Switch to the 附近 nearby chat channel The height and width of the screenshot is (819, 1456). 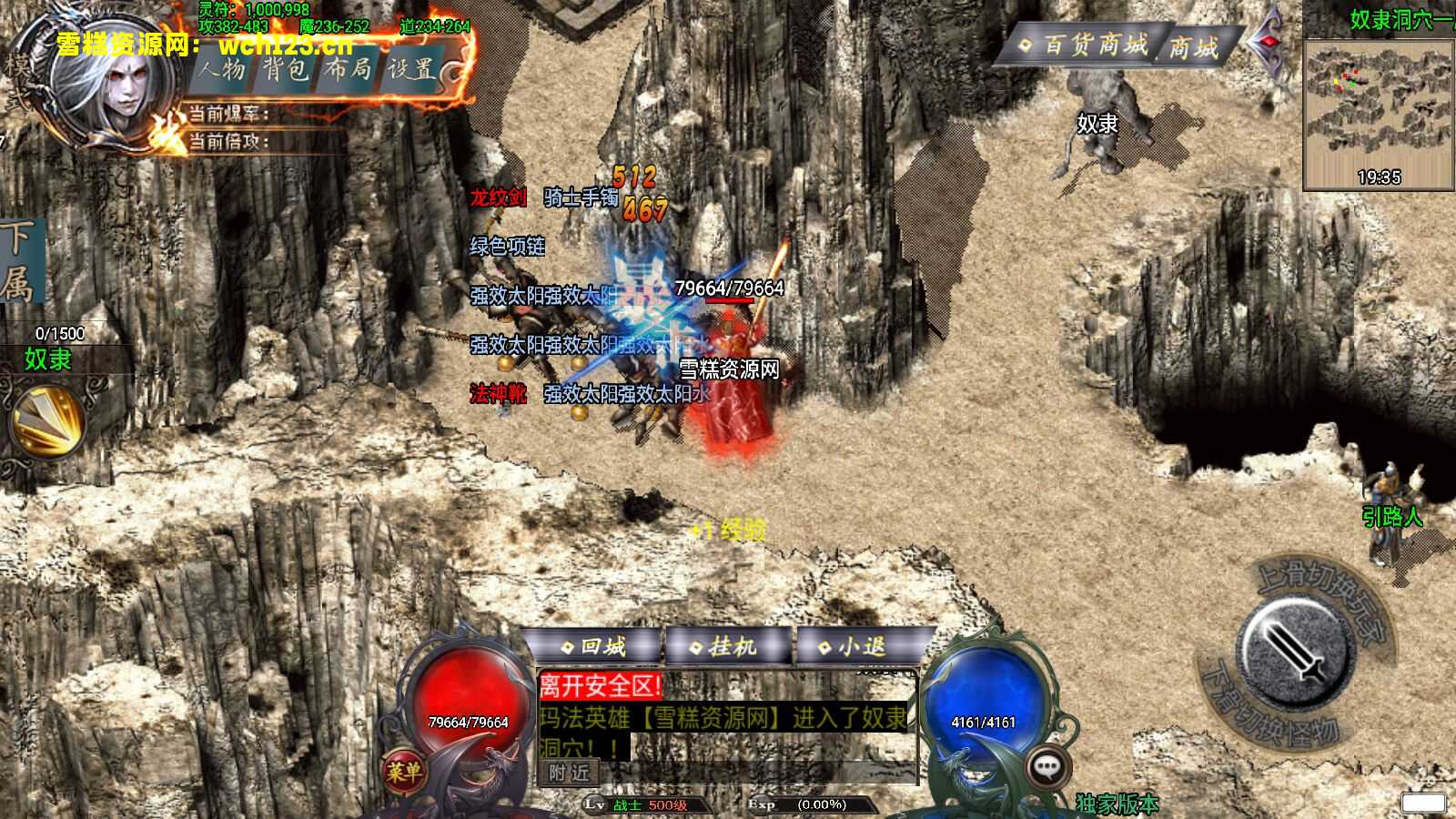[569, 773]
